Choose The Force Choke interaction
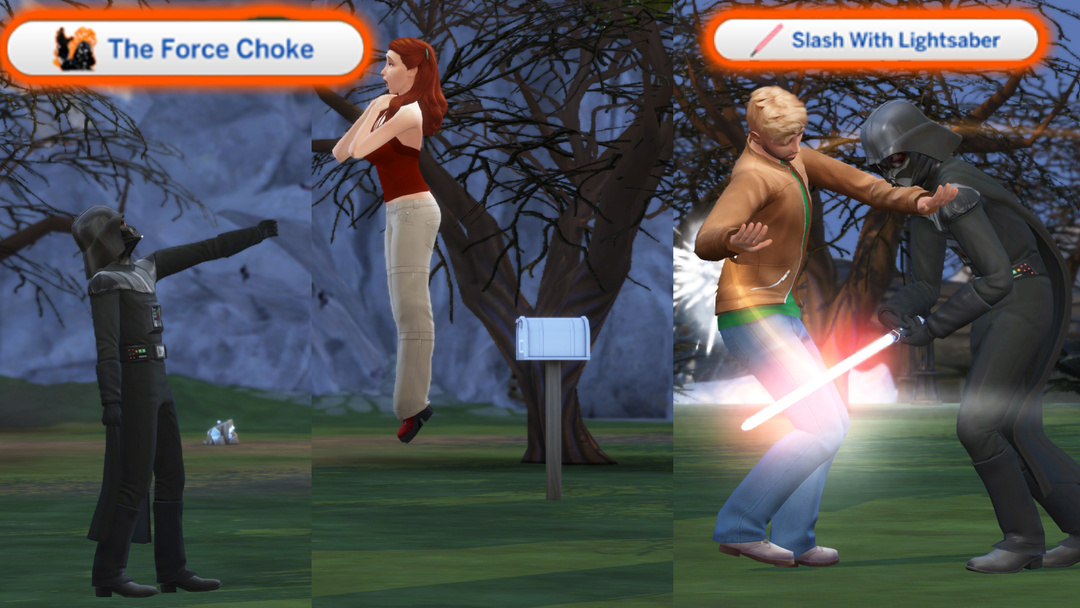The image size is (1080, 608). (185, 49)
